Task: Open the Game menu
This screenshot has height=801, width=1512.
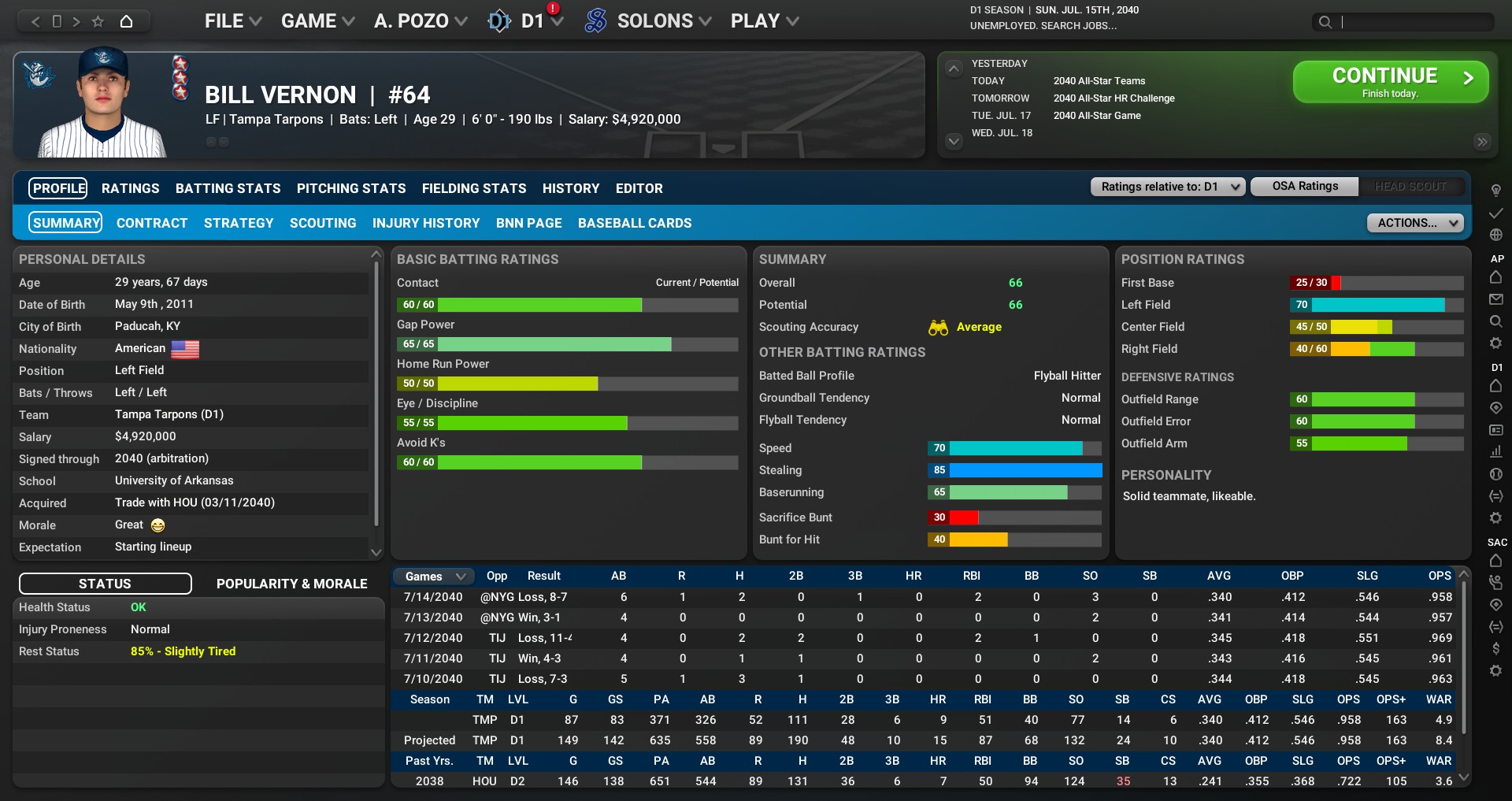Action: click(x=317, y=21)
